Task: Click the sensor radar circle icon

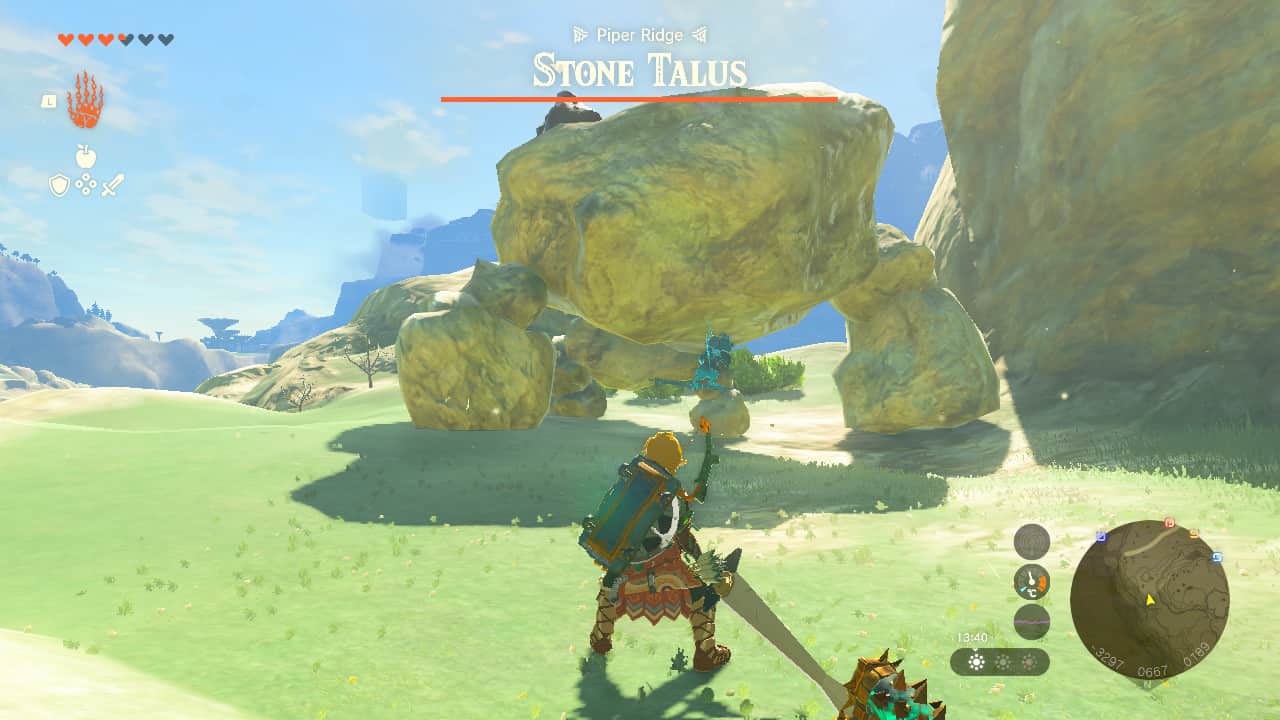Action: coord(1032,542)
